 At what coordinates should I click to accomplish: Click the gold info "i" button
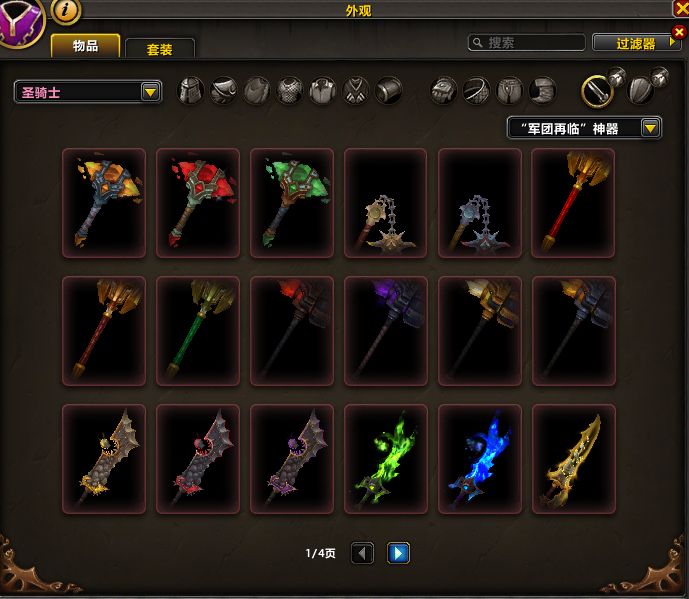click(x=66, y=10)
